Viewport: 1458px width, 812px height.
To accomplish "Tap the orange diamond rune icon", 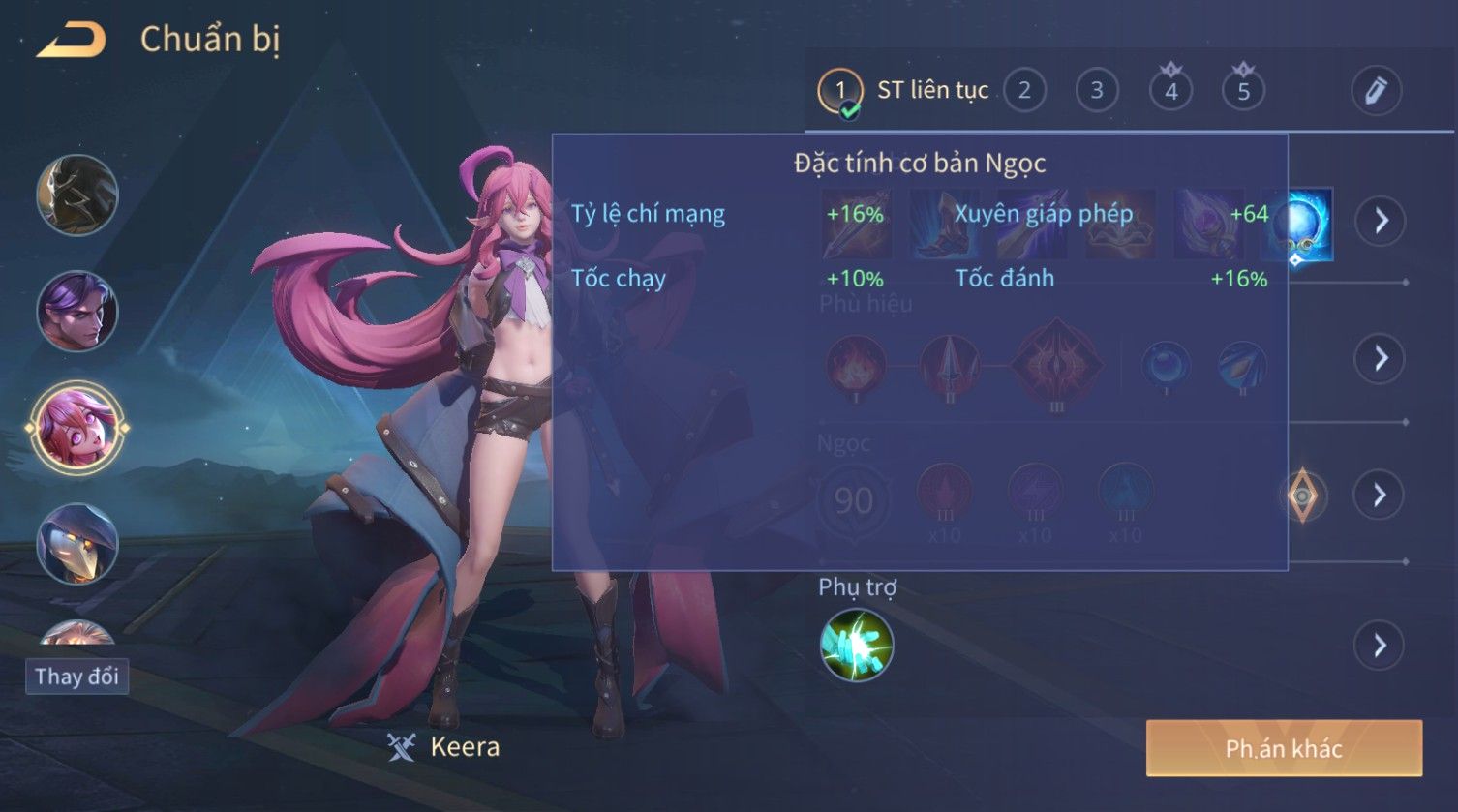I will coord(1302,496).
